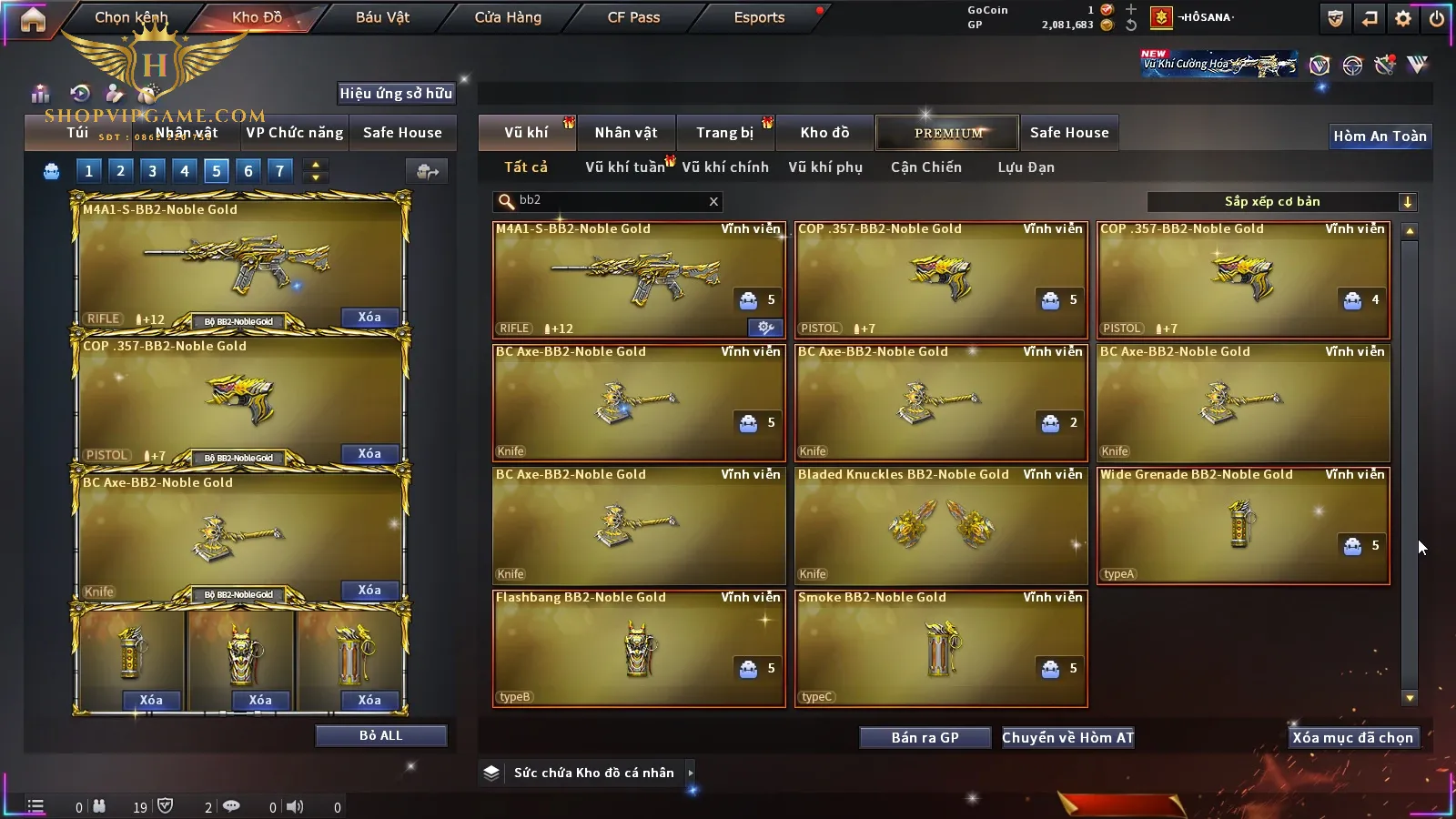
Task: Pick the Flashbang BB2-Noble Gold item
Action: pyautogui.click(x=639, y=648)
